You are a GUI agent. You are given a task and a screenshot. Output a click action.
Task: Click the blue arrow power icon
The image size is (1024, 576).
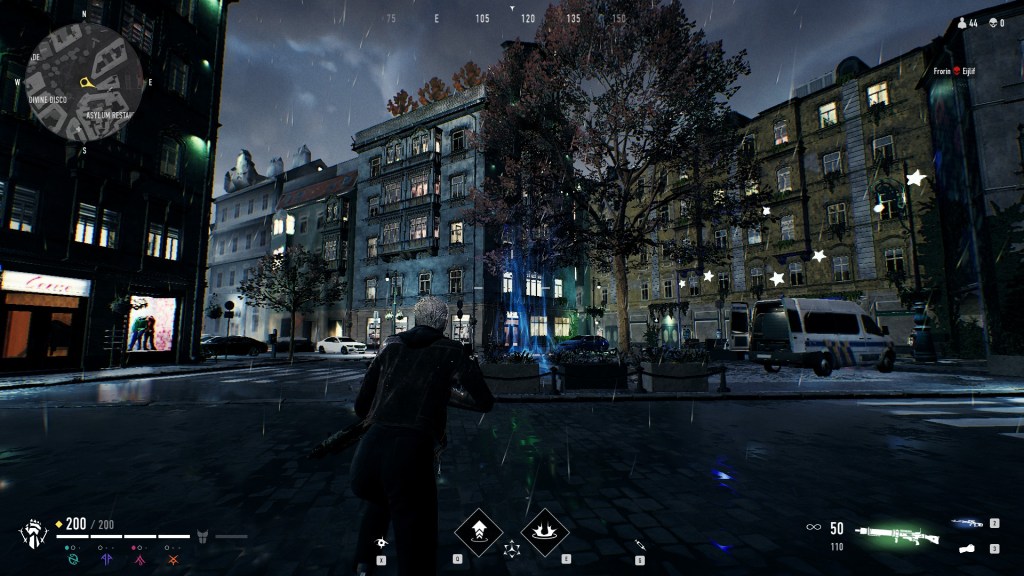click(107, 559)
